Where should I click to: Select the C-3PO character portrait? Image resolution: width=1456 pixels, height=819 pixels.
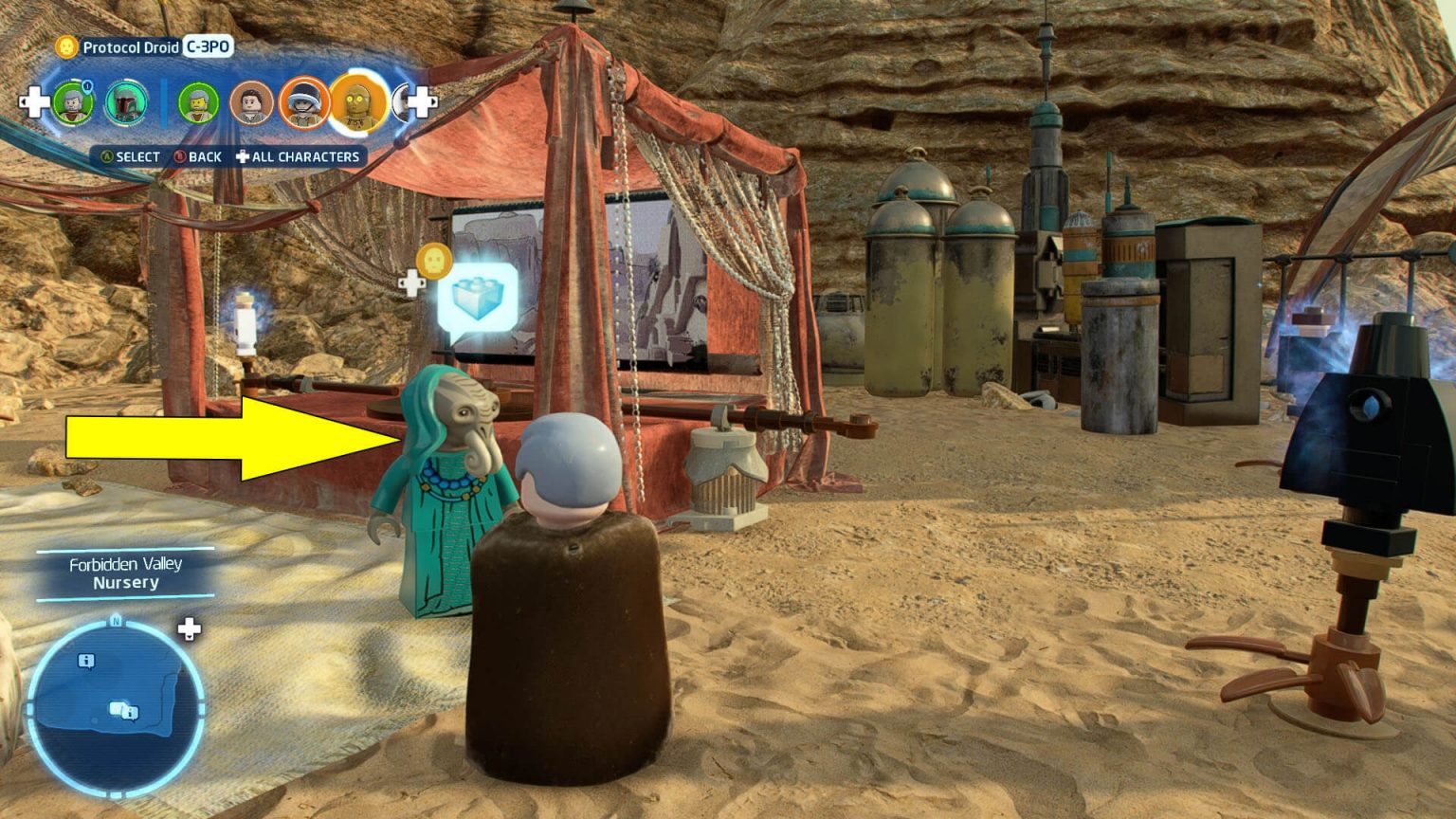click(x=358, y=102)
